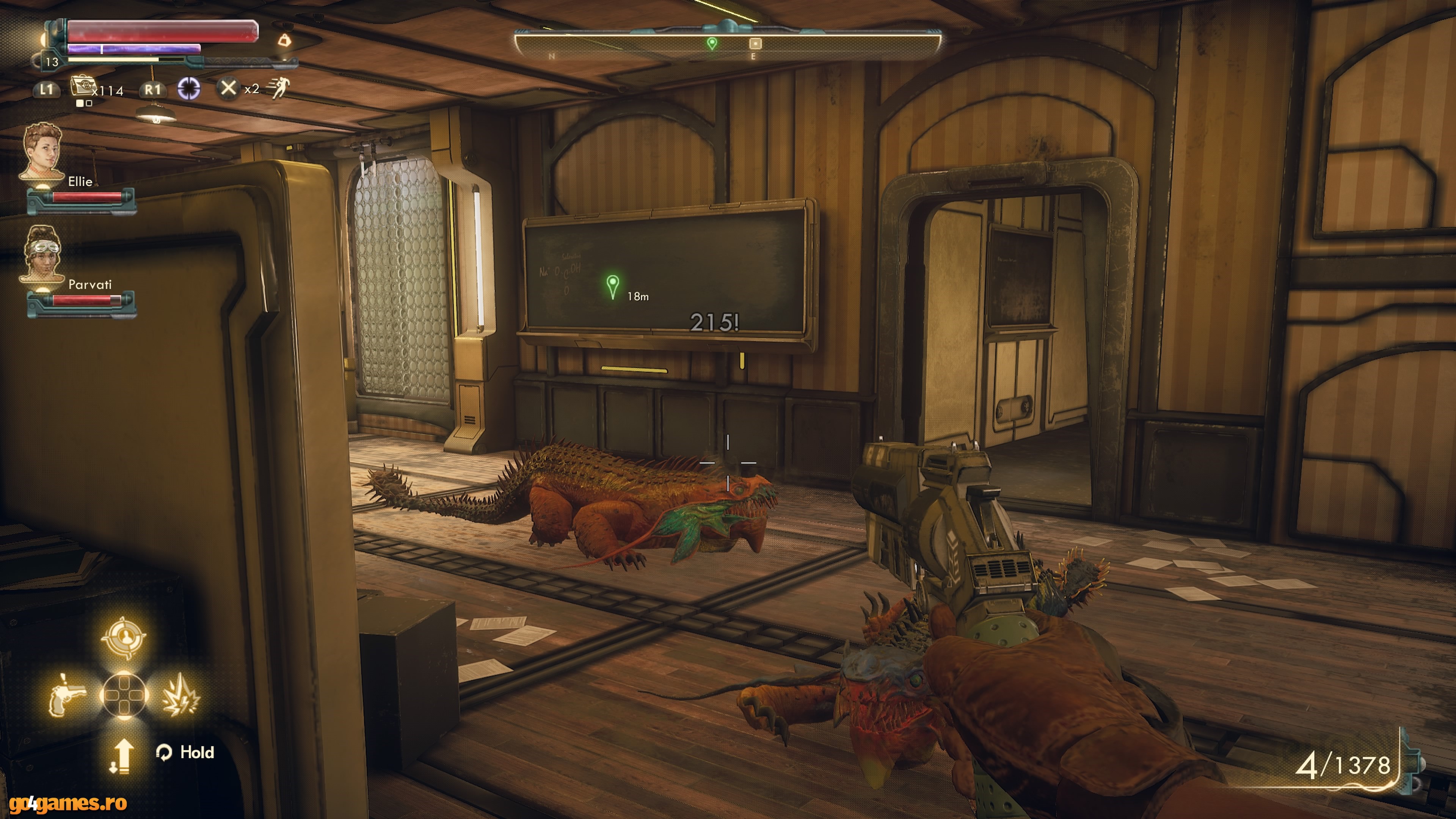Click the sprinting figure dodge icon
This screenshot has height=819, width=1456.
click(x=279, y=88)
